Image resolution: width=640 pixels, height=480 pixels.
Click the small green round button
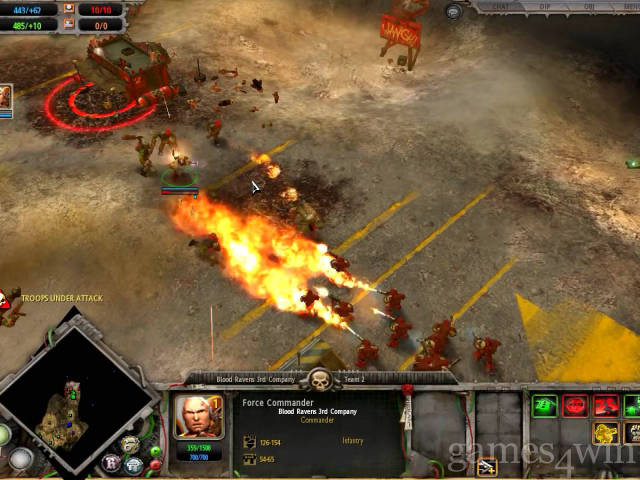pyautogui.click(x=155, y=450)
